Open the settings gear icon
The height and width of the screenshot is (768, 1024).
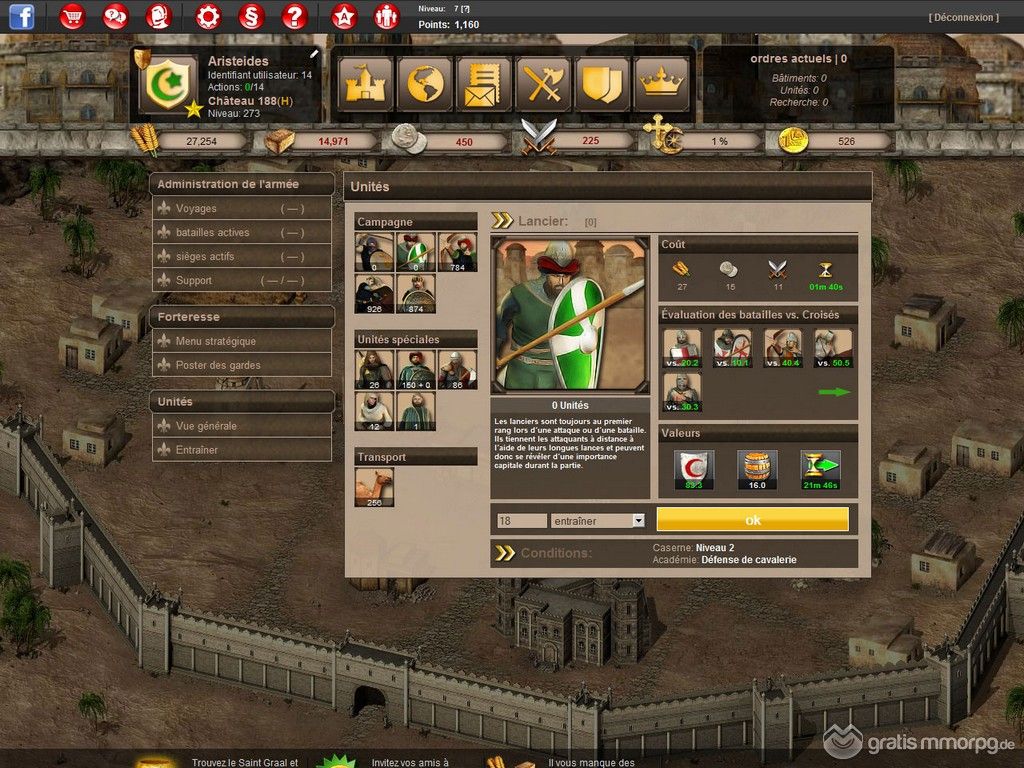tap(207, 16)
